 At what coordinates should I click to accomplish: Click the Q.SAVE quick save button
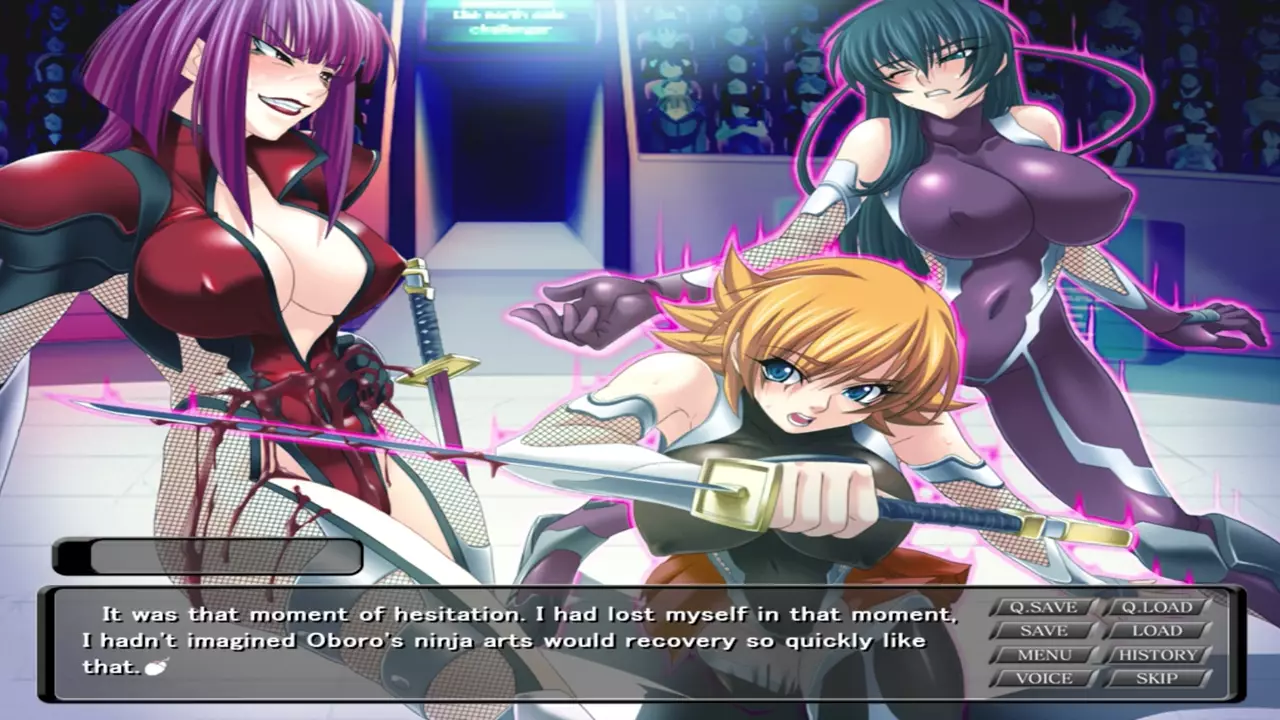pos(1043,607)
